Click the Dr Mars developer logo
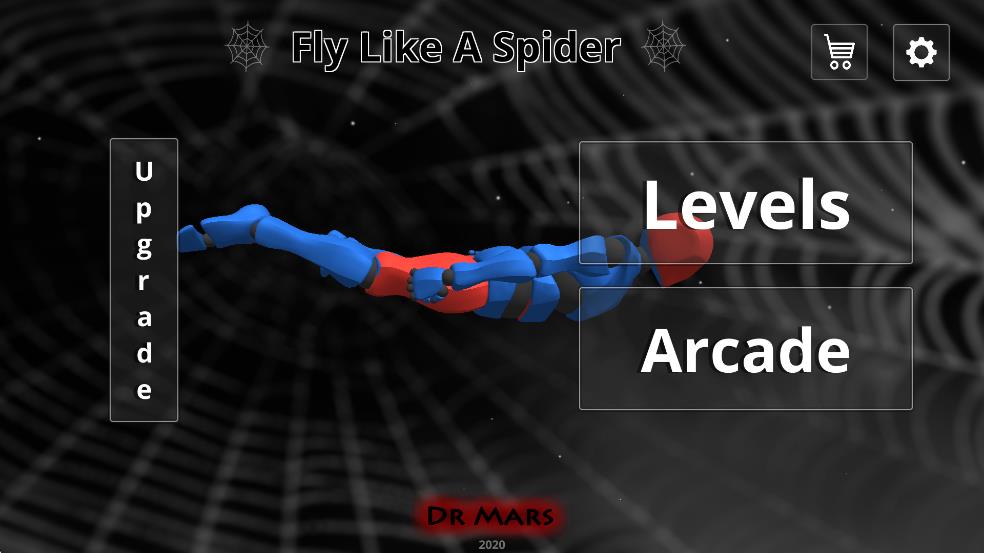Image resolution: width=984 pixels, height=553 pixels. pos(491,516)
